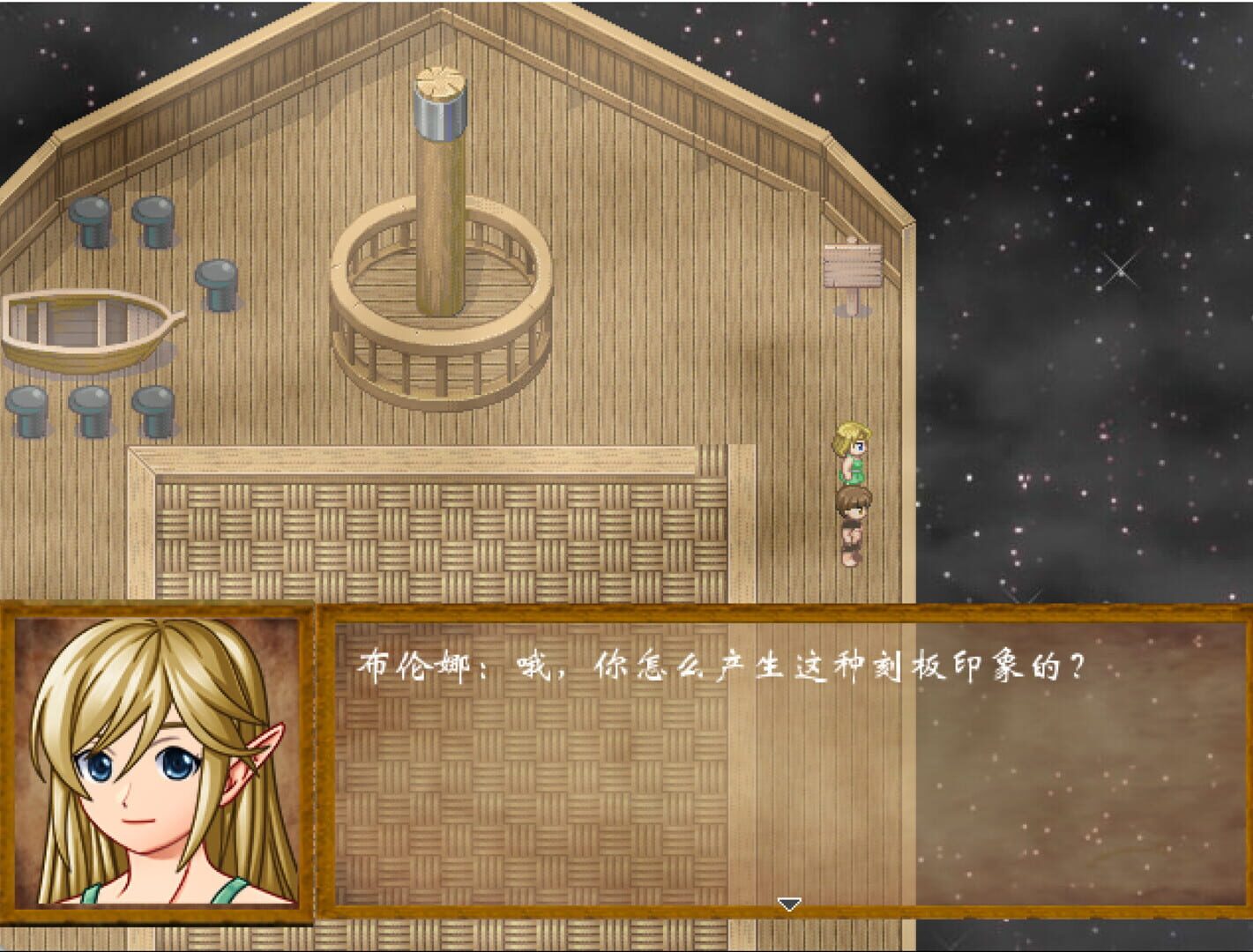Click the continue arrow below the dialogue text
The height and width of the screenshot is (952, 1253).
(787, 903)
